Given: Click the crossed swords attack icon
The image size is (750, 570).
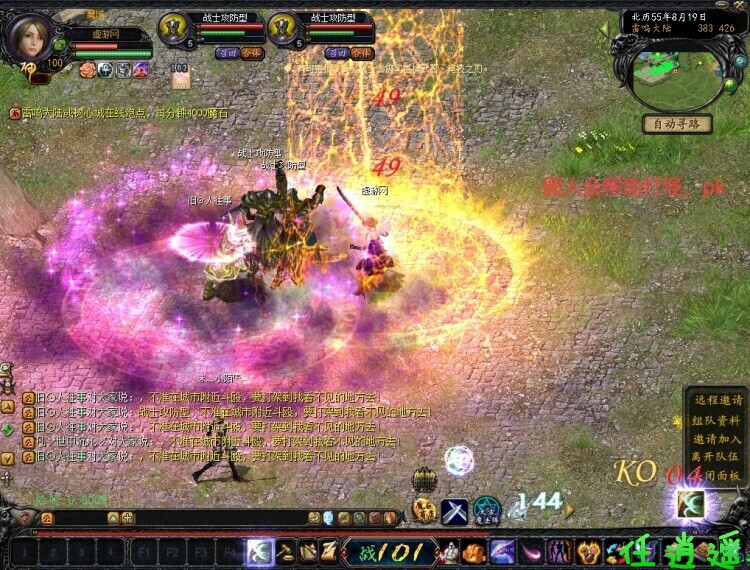Looking at the screenshot, I should coord(455,511).
